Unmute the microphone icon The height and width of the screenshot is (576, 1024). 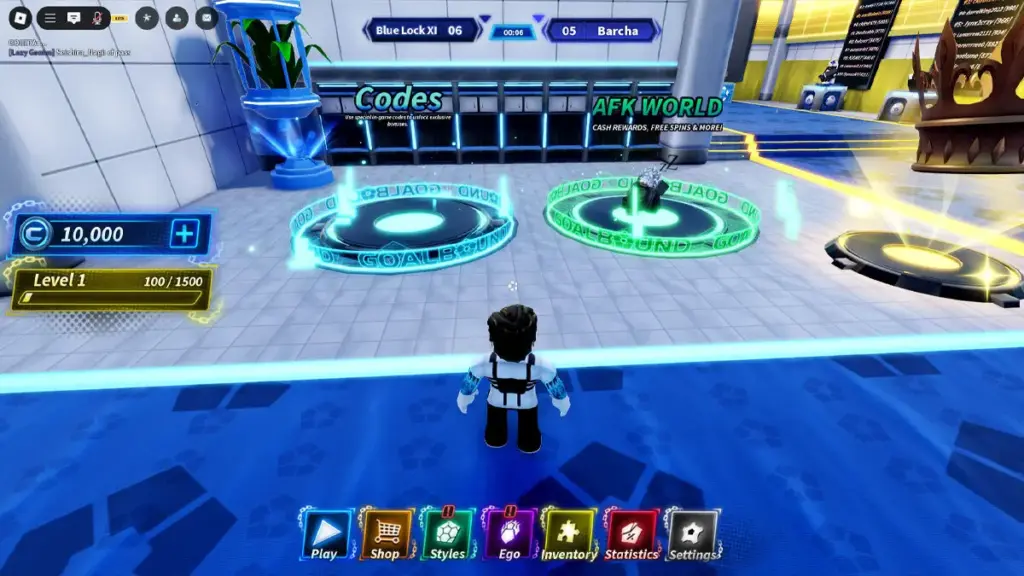98,18
